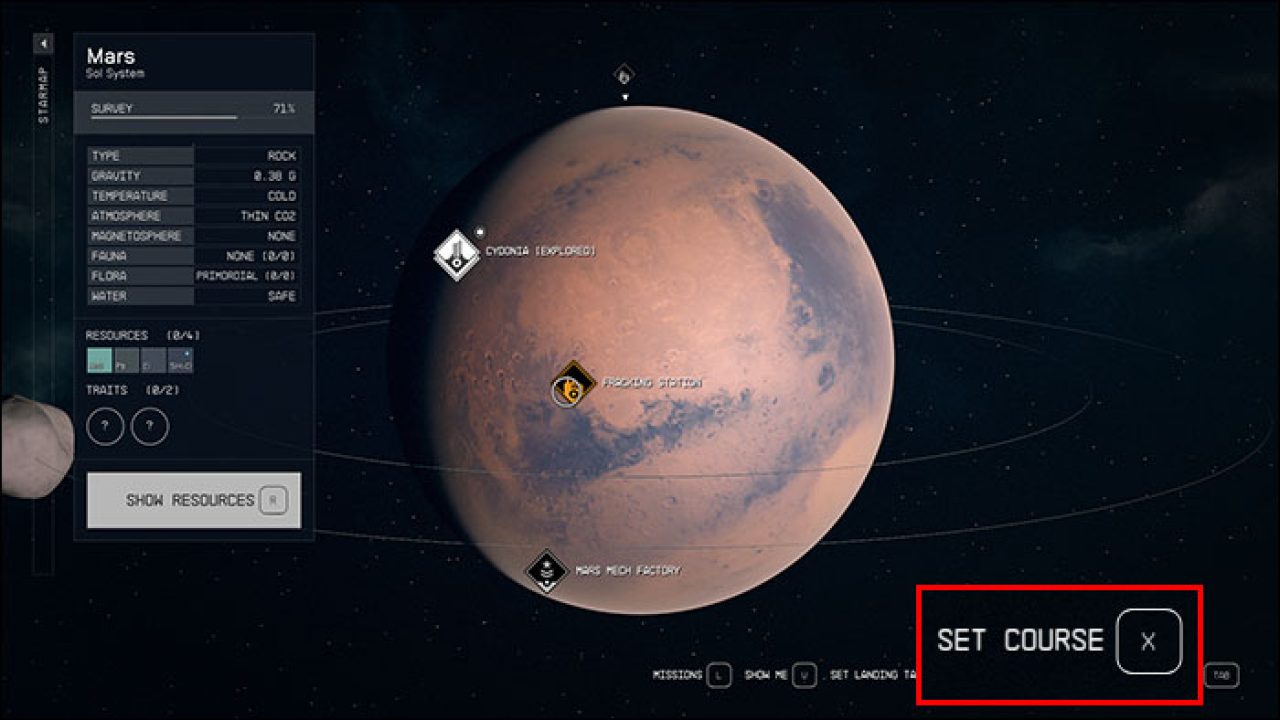The image size is (1280, 720).
Task: Collapse the Starmap side panel arrow
Action: click(x=42, y=43)
